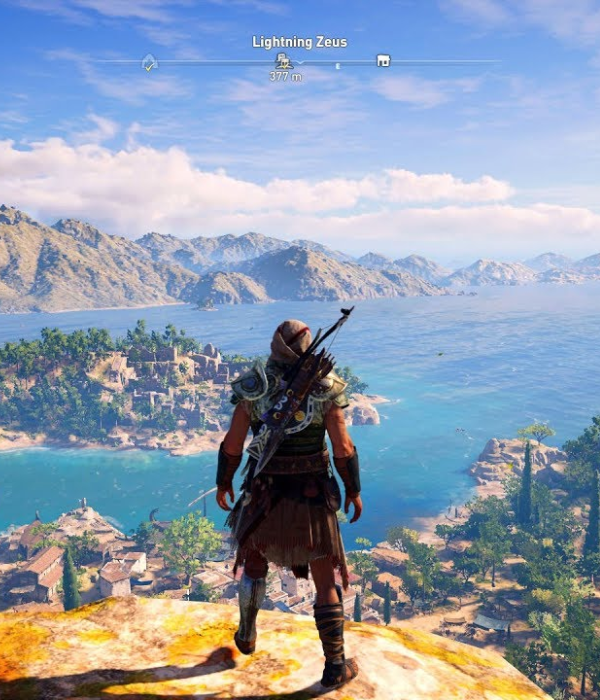Viewport: 600px width, 700px height.
Task: Select the Lightning Zeus marker on the compass
Action: (x=284, y=61)
